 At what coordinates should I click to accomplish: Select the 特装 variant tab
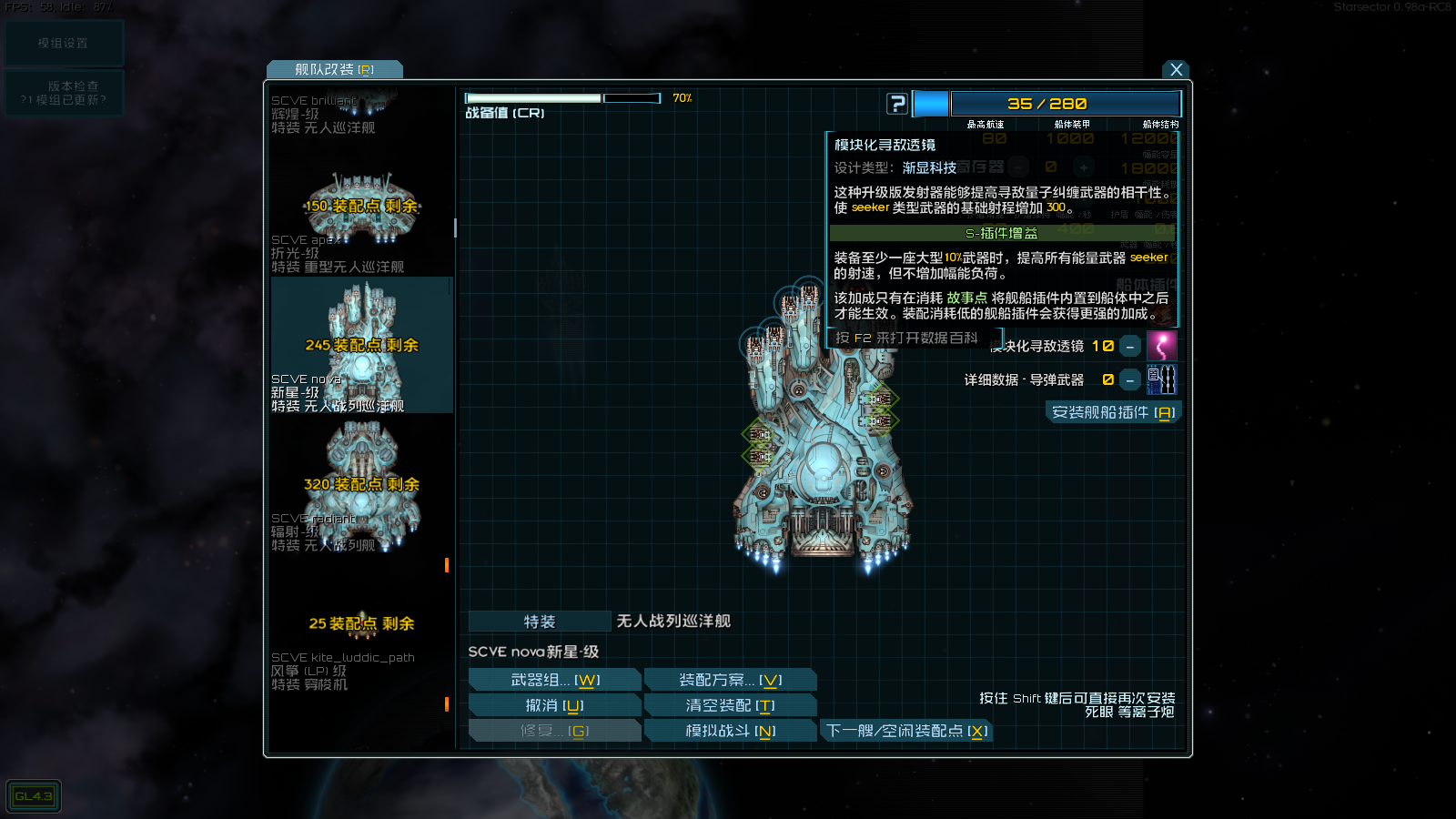click(x=539, y=621)
